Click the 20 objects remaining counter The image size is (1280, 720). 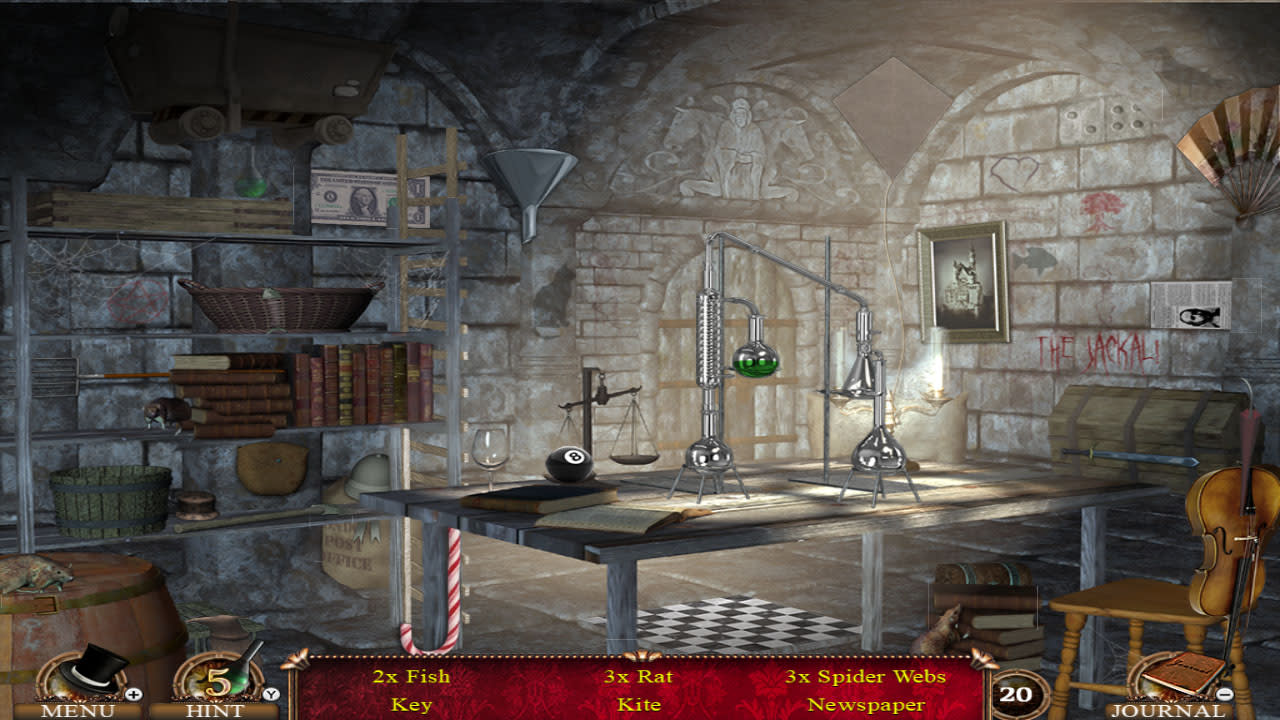coord(1018,692)
